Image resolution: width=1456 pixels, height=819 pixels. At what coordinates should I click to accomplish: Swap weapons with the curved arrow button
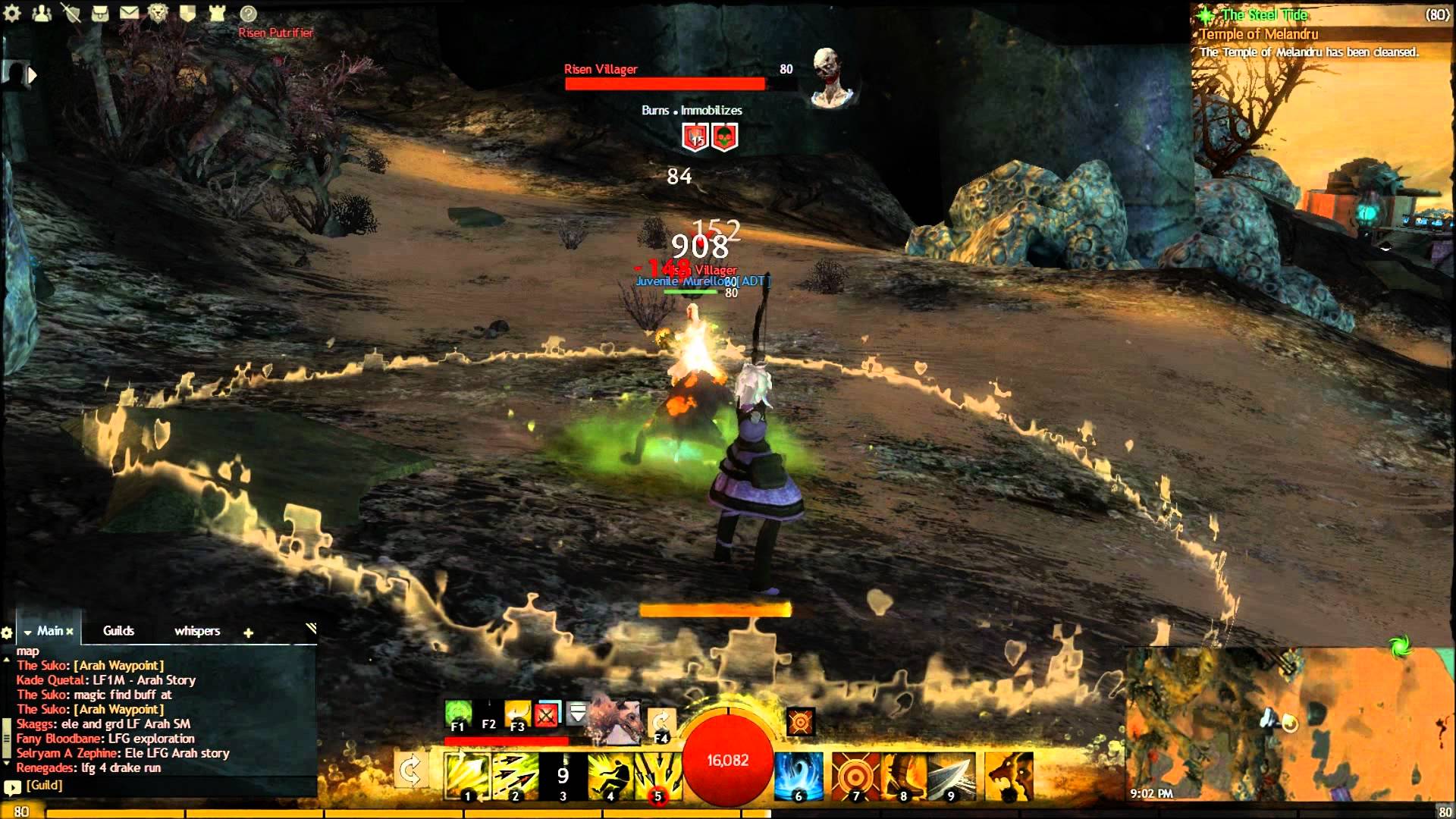(x=410, y=773)
